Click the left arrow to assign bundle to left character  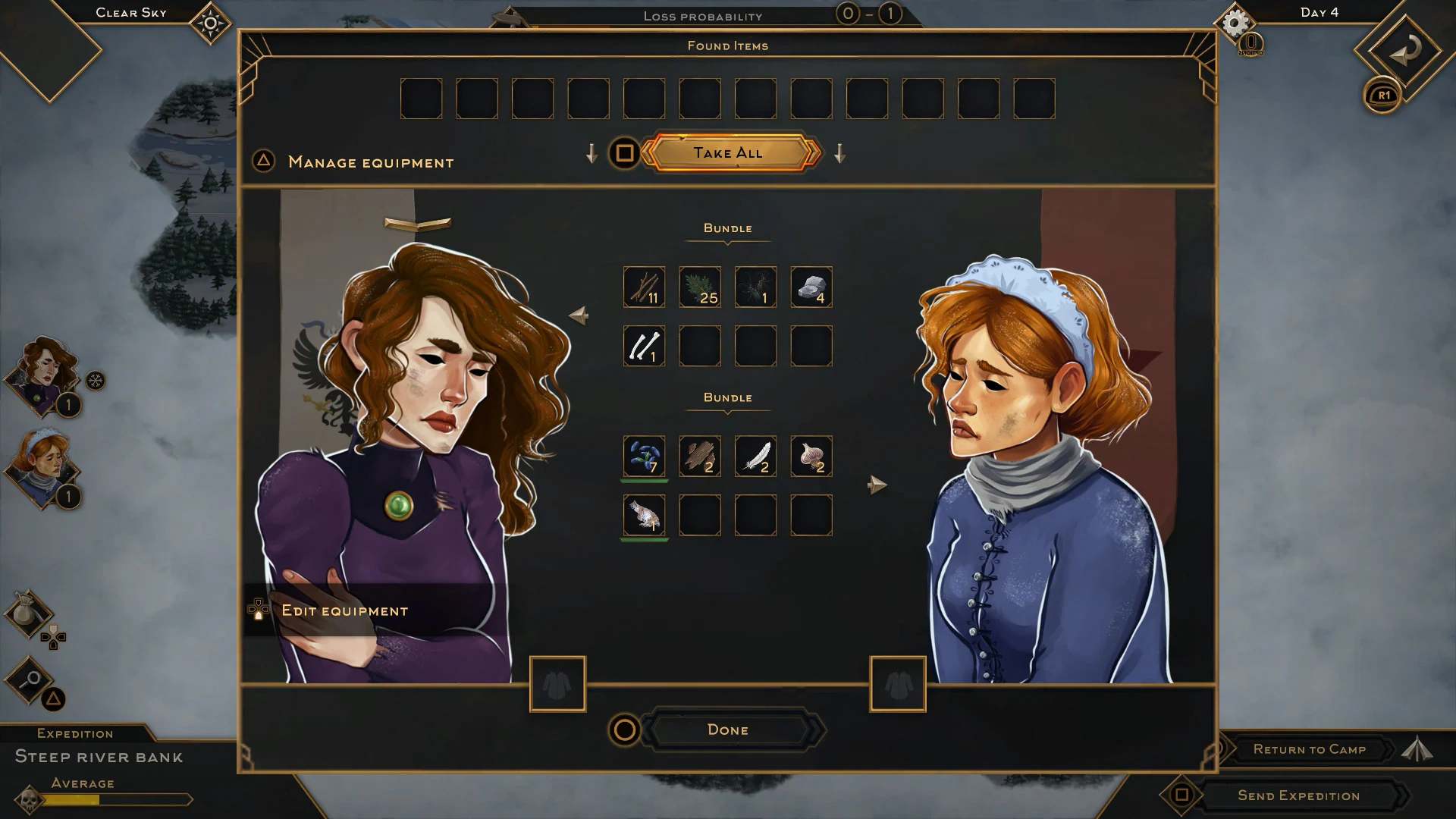pyautogui.click(x=579, y=315)
